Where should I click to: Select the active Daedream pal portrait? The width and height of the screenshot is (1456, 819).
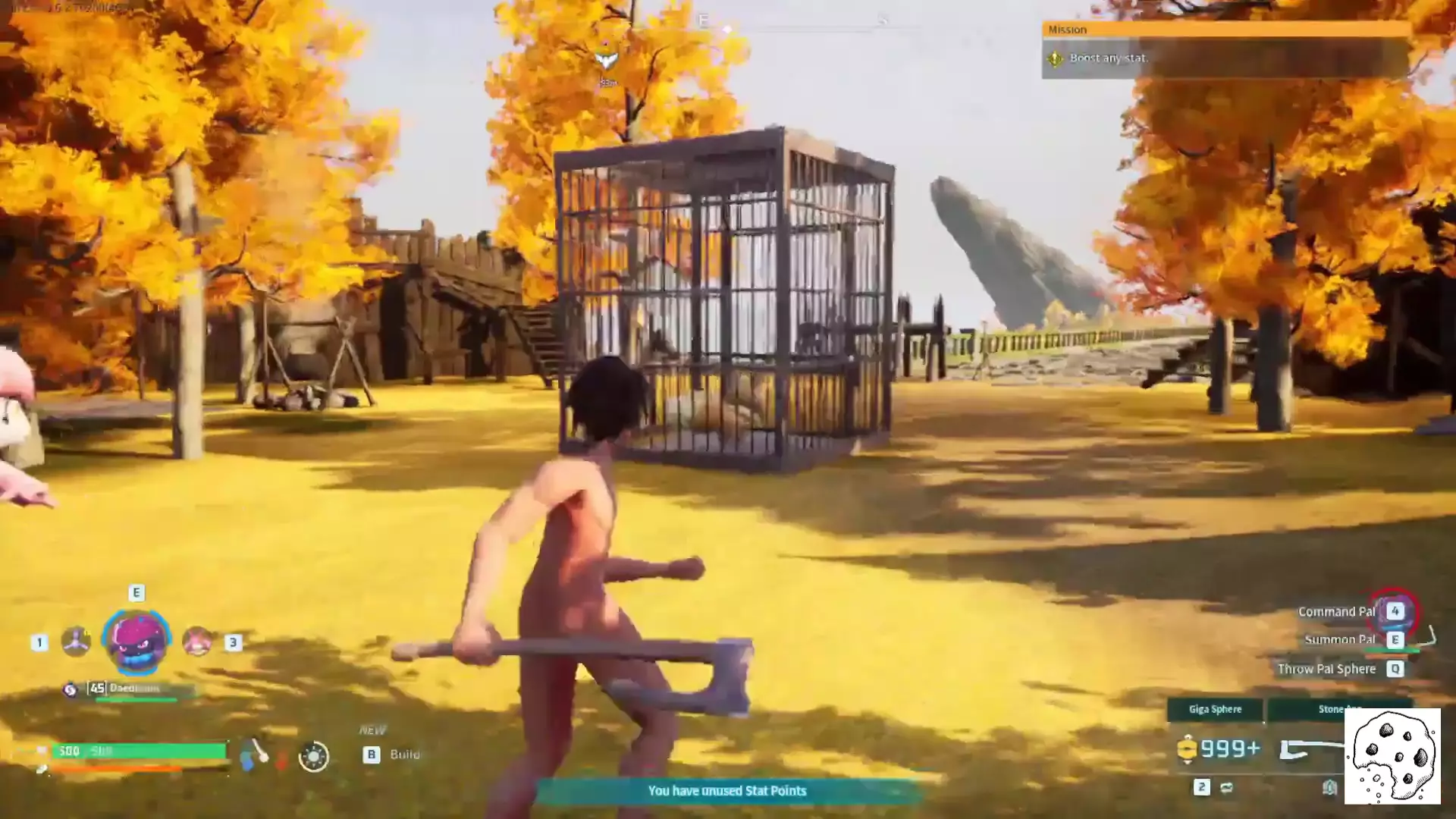pyautogui.click(x=136, y=642)
